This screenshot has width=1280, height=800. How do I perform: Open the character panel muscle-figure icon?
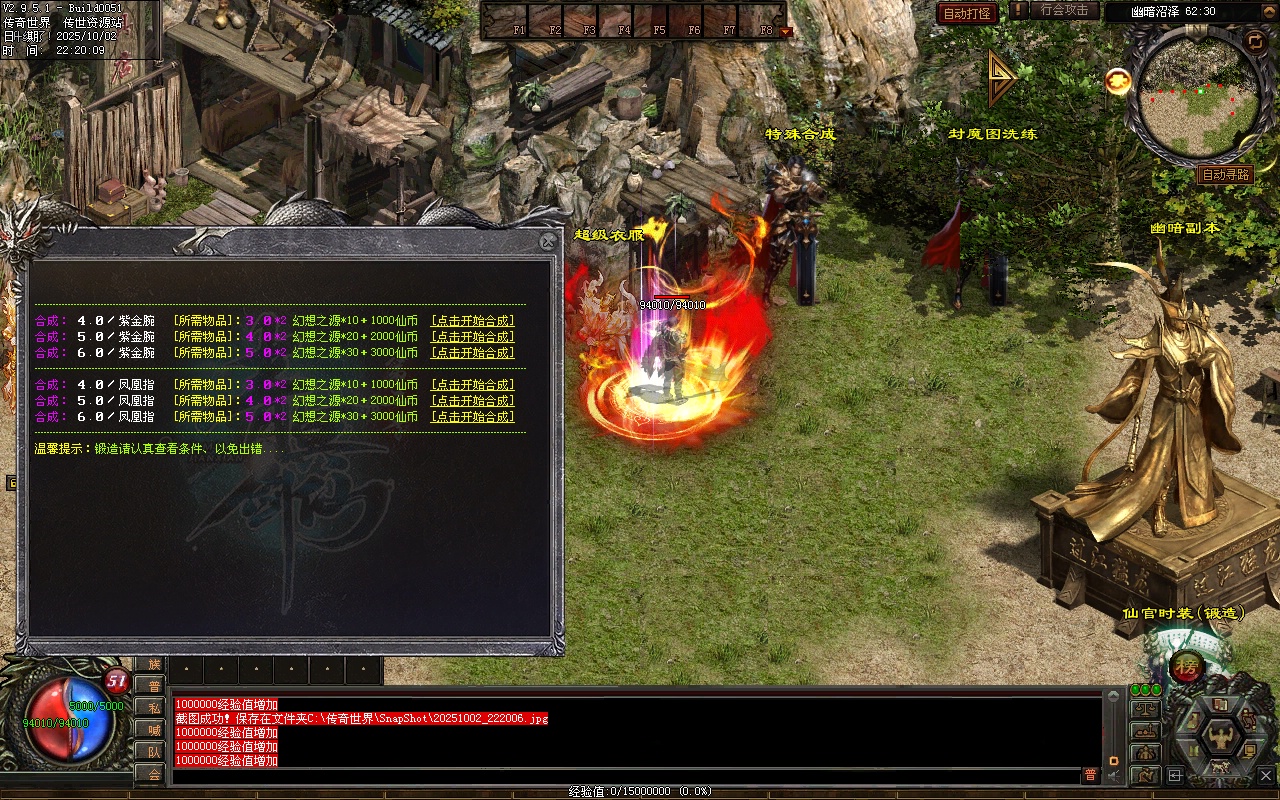click(x=1219, y=738)
